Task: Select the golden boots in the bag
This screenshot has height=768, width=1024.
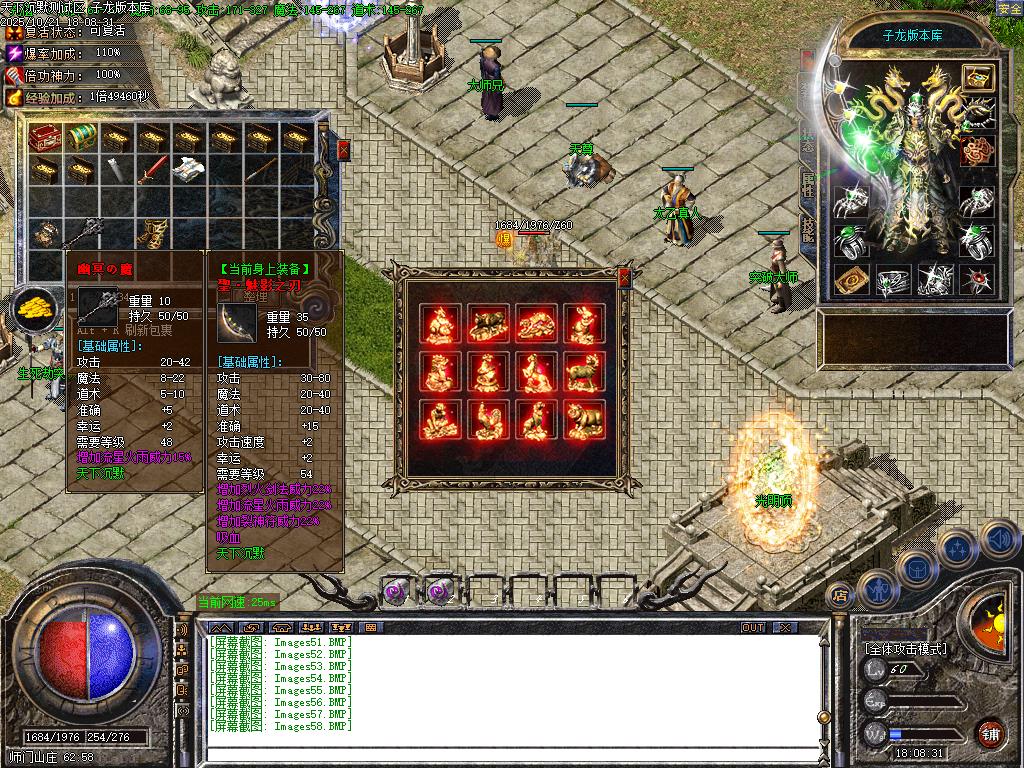Action: [151, 231]
